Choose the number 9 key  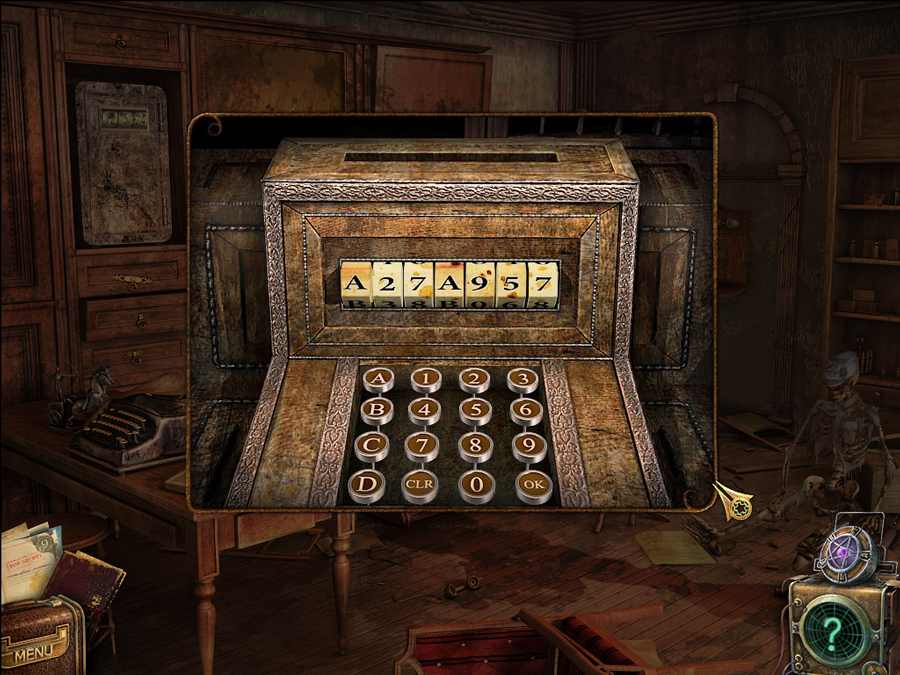point(529,443)
